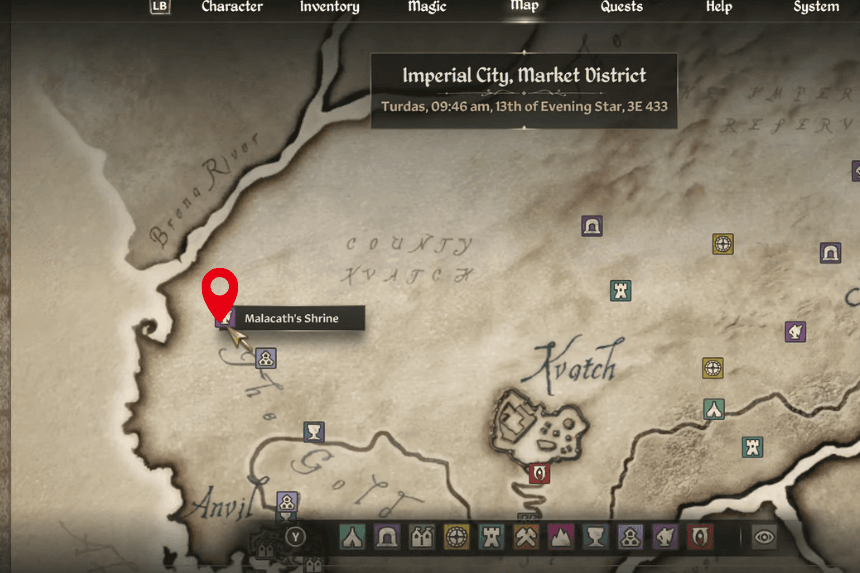The width and height of the screenshot is (860, 573).
Task: Toggle the red Oblivion gate filter in legend bar
Action: point(700,537)
